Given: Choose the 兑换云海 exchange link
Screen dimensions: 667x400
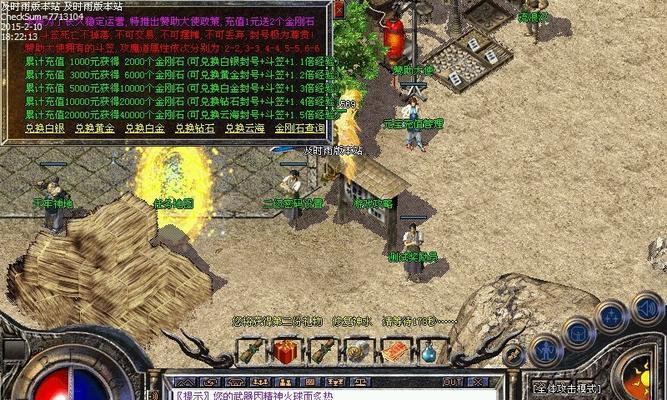Looking at the screenshot, I should pyautogui.click(x=243, y=128).
